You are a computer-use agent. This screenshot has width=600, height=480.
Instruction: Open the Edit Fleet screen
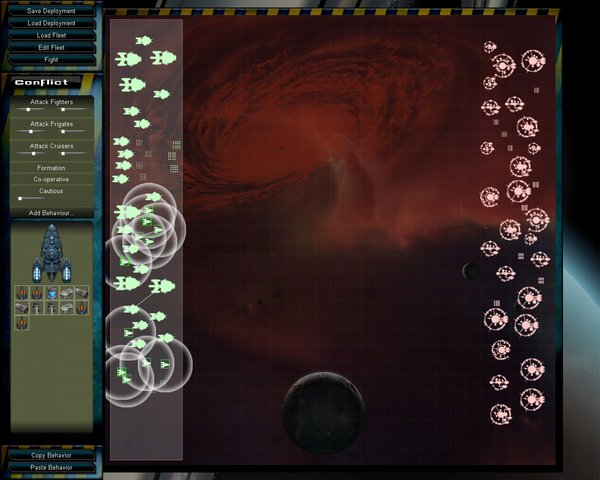51,47
